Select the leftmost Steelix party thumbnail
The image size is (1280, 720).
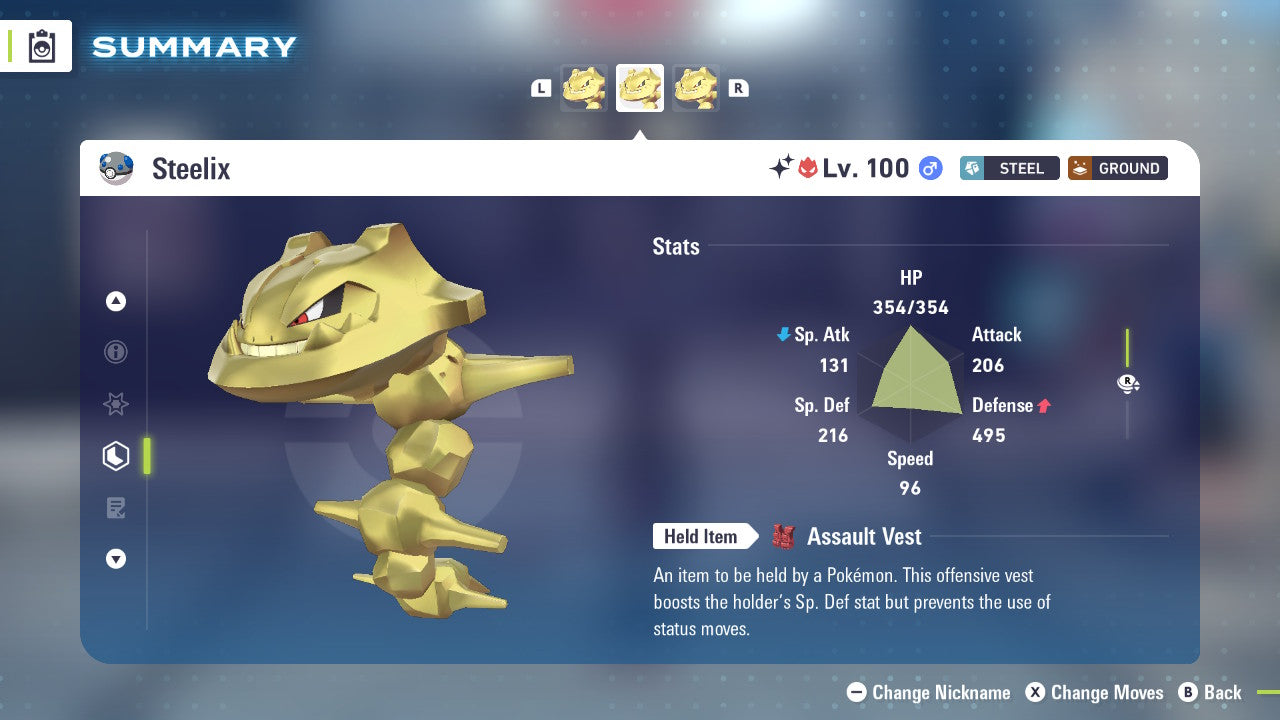584,87
